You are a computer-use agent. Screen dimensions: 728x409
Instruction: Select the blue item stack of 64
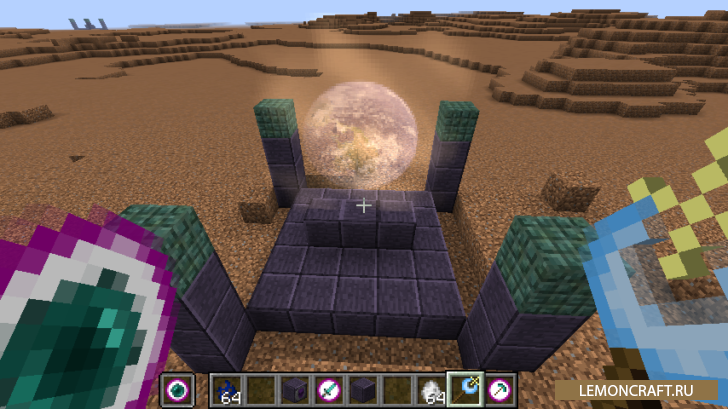[x=228, y=389]
